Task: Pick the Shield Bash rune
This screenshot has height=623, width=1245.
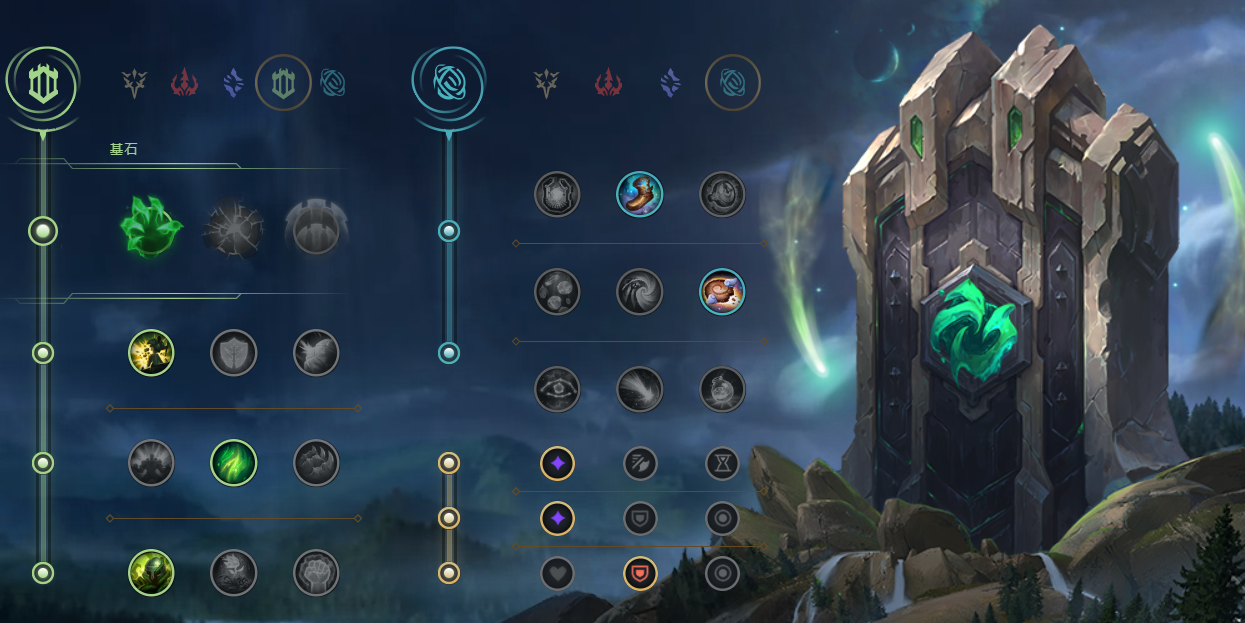Action: [x=316, y=353]
